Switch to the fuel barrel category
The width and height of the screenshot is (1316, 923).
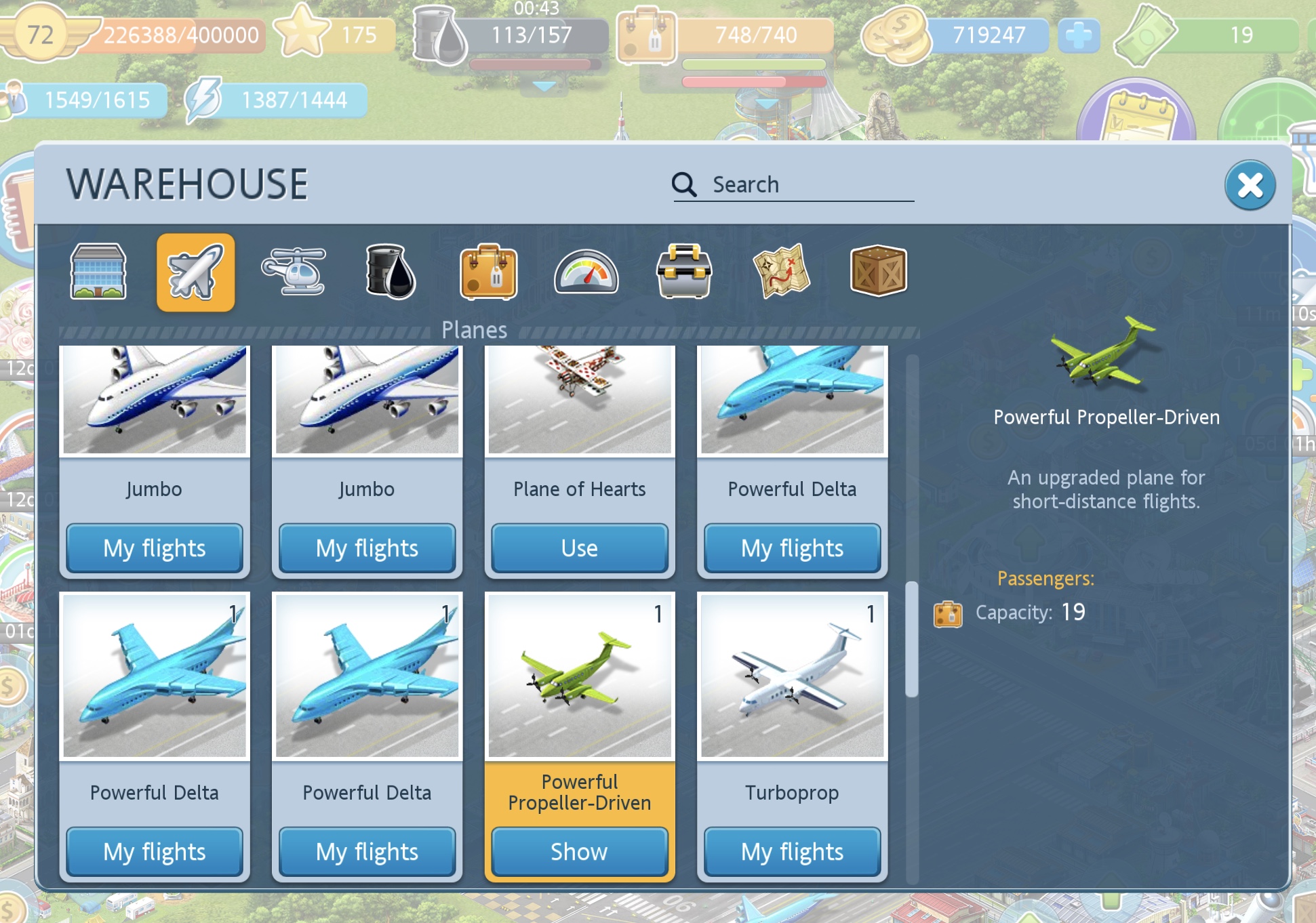391,272
